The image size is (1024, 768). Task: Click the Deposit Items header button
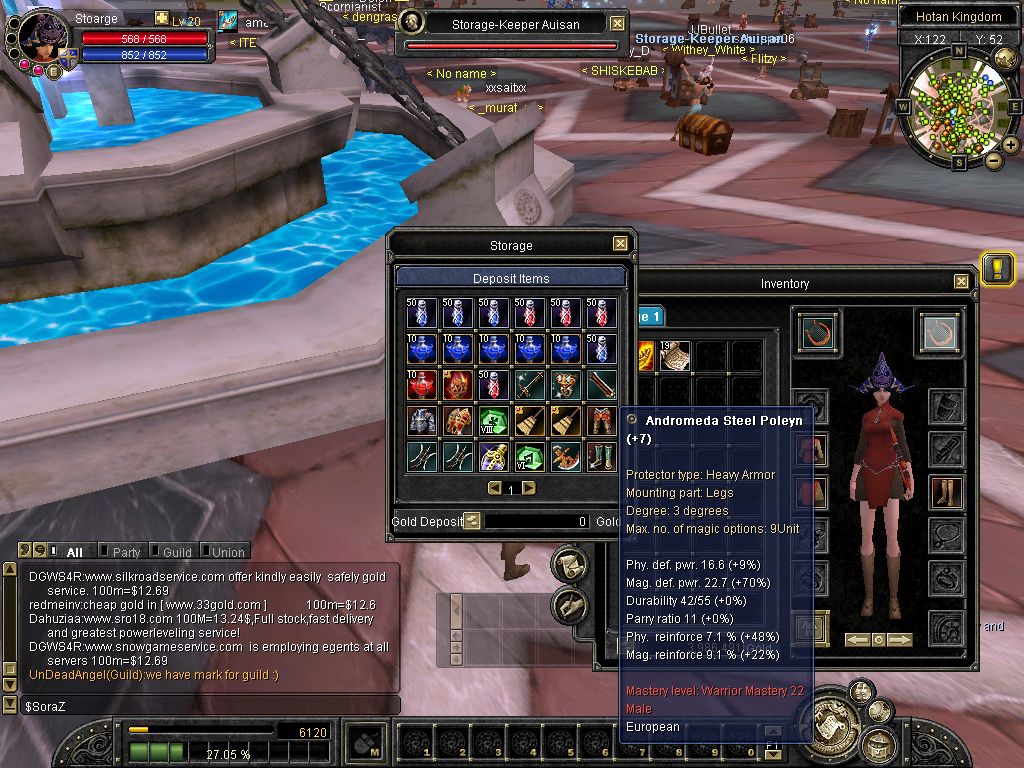(511, 278)
